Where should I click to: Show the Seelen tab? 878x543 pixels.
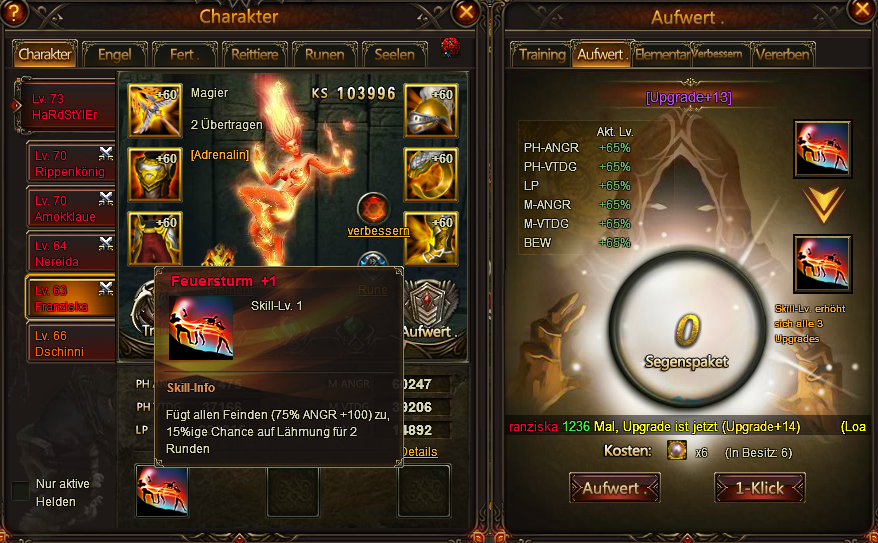(x=395, y=54)
